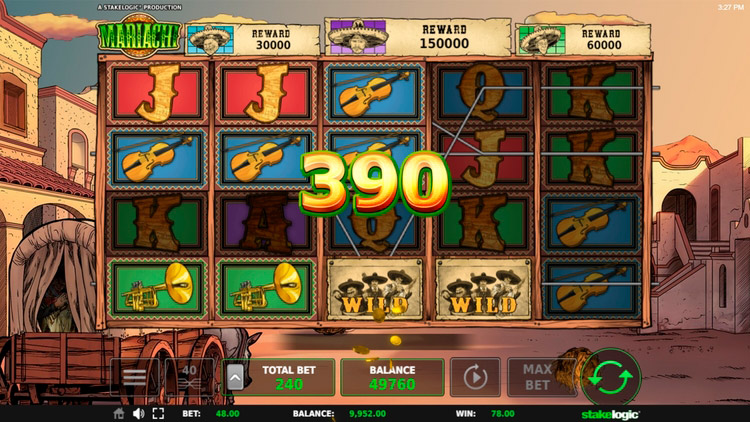Spin the reels with the green arrows button
This screenshot has height=422, width=750.
[x=611, y=377]
